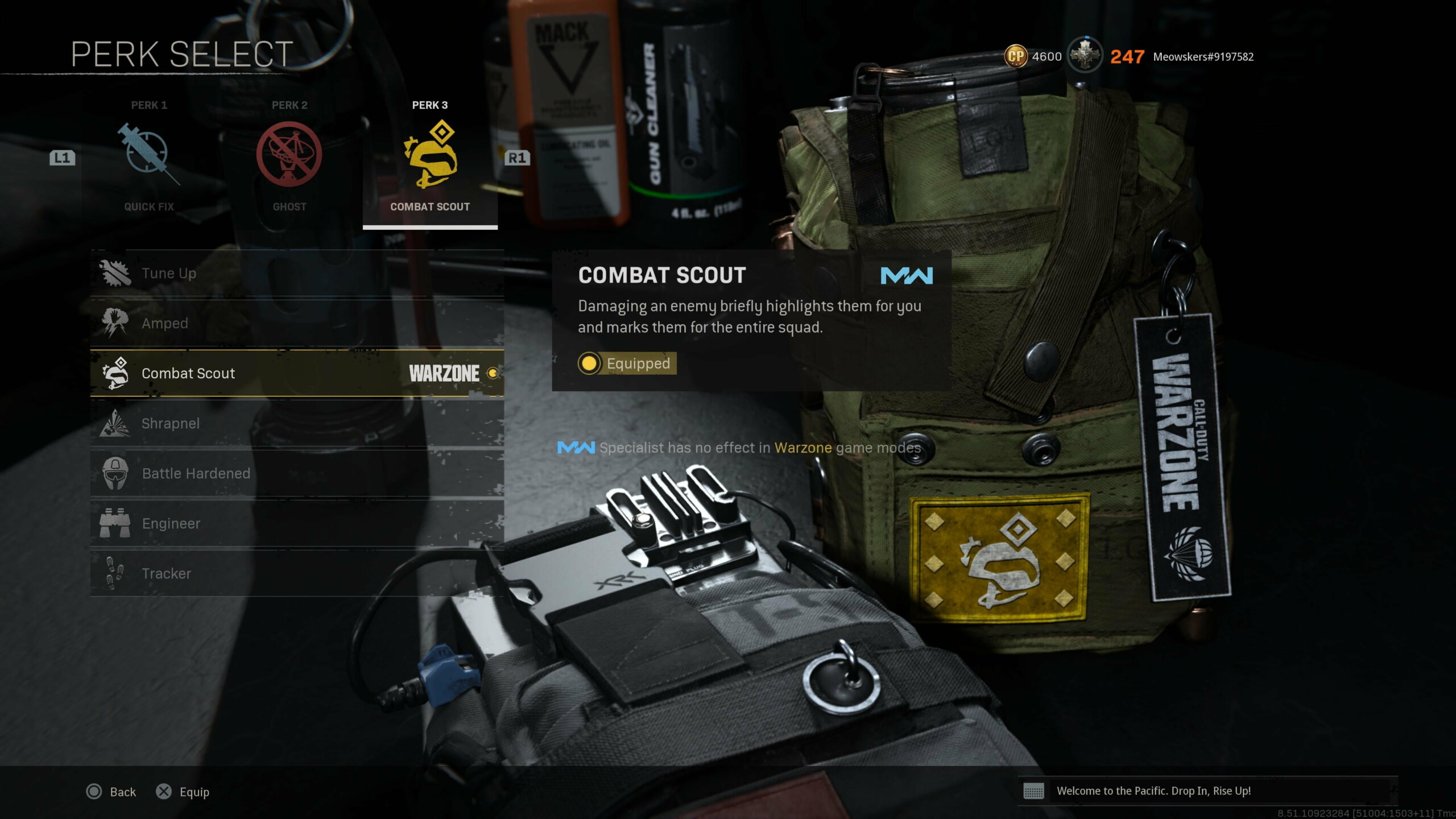This screenshot has height=819, width=1456.
Task: Pick the Shrapnel perk
Action: click(296, 423)
